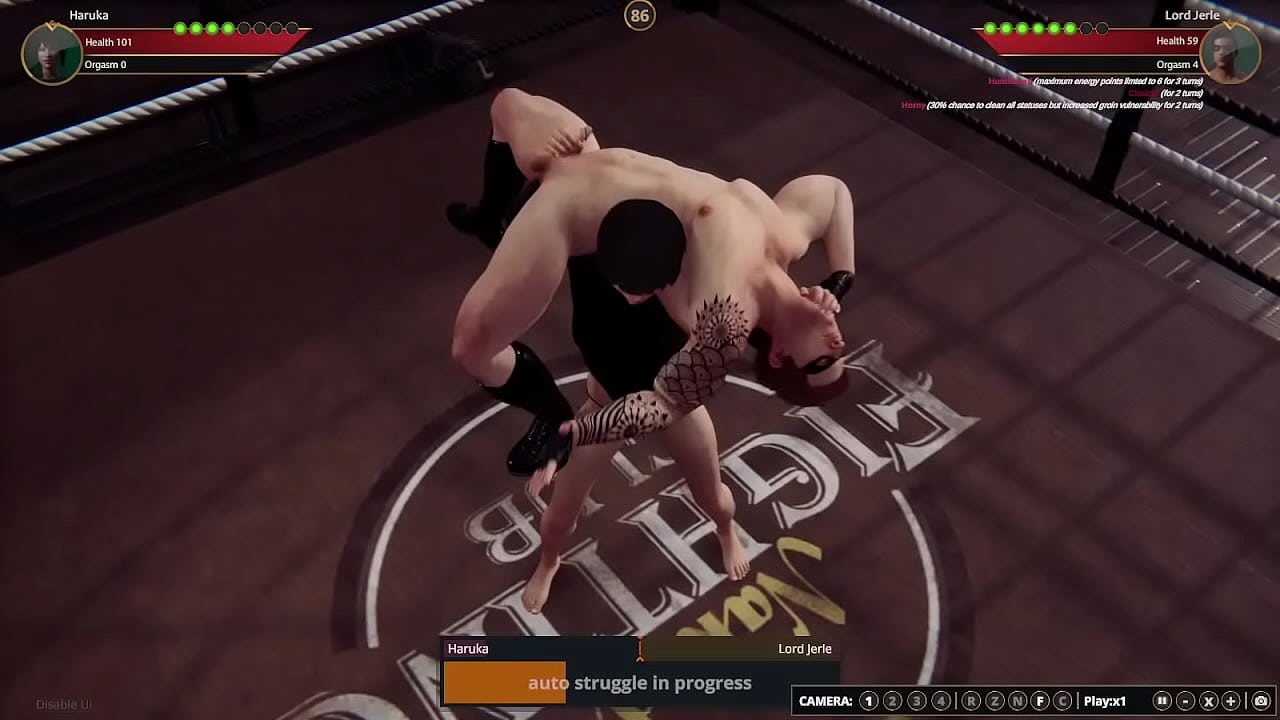Click Haruka's portrait medallion

51,53
